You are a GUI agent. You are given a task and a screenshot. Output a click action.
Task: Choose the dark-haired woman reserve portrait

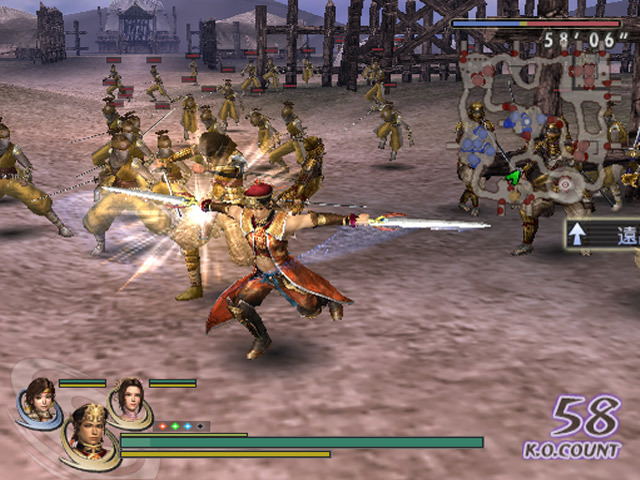click(x=130, y=399)
